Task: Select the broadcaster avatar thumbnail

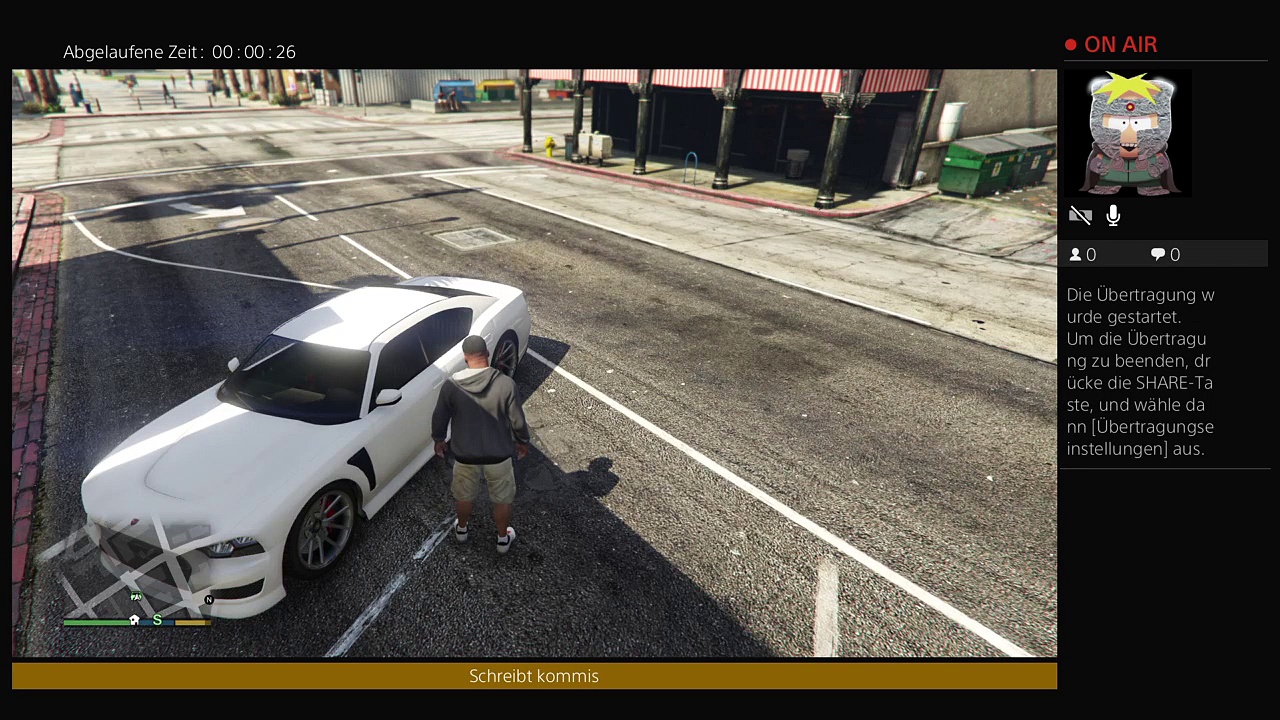Action: (1130, 133)
